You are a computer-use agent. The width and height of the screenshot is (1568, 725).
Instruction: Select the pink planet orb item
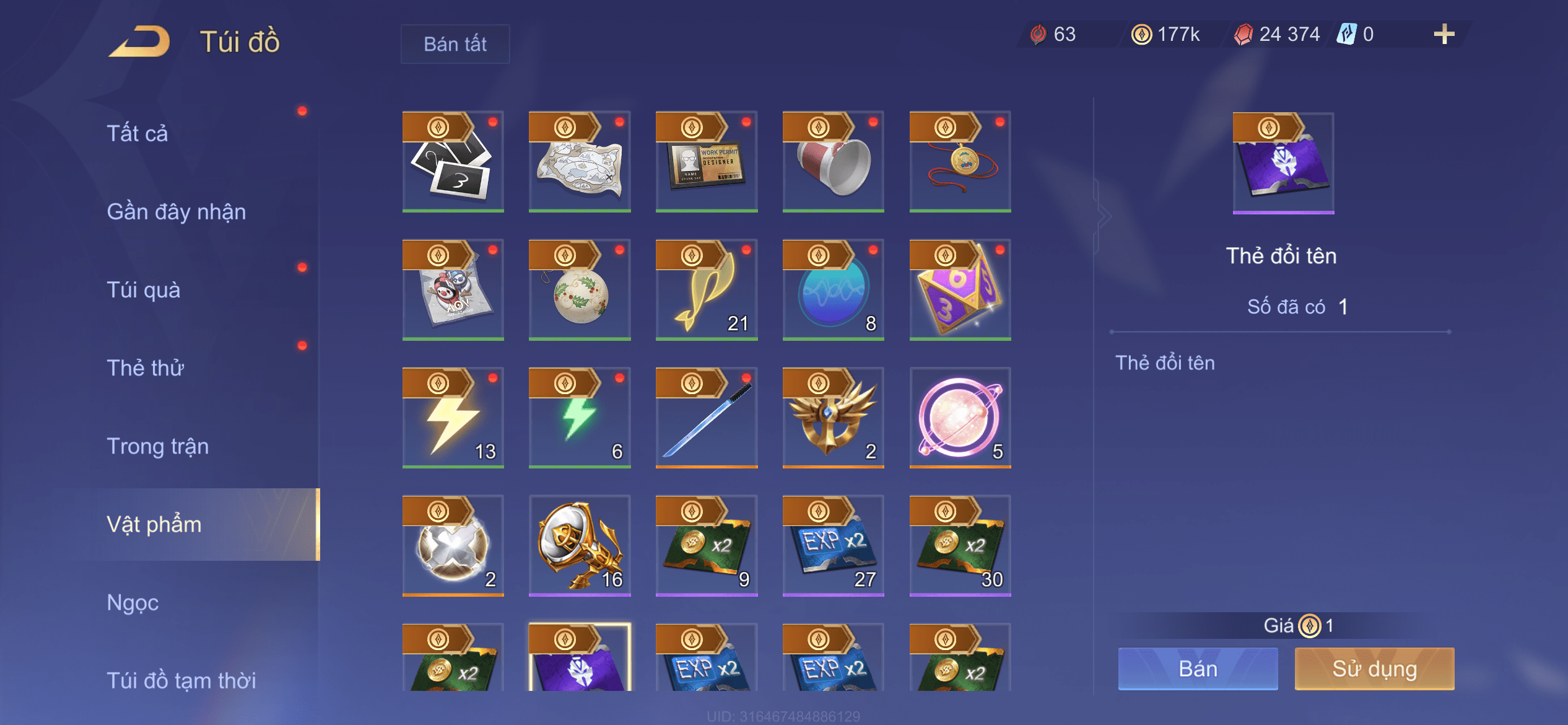(x=960, y=418)
